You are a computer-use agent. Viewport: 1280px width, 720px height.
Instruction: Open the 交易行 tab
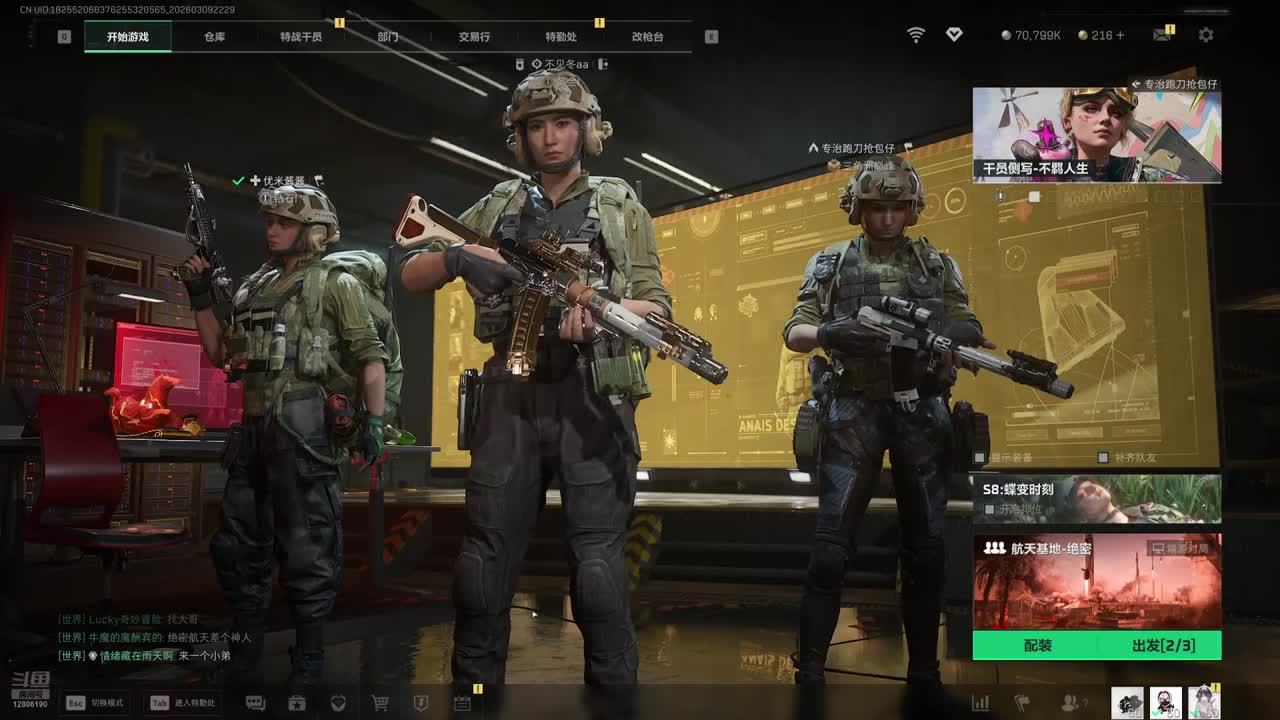(474, 37)
